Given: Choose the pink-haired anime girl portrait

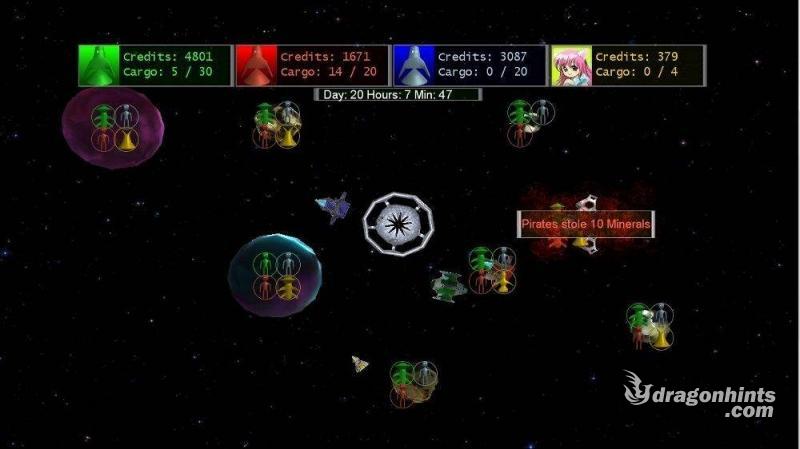Looking at the screenshot, I should (571, 65).
